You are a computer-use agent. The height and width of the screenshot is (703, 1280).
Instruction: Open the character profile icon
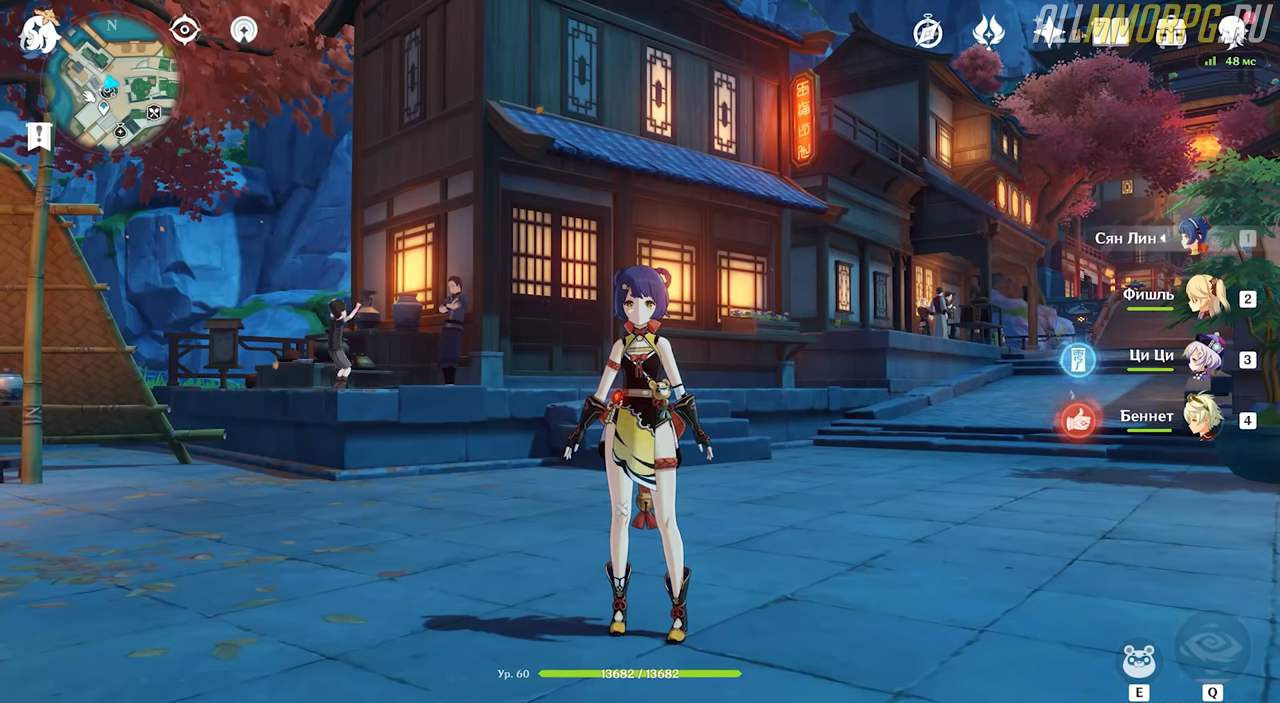pyautogui.click(x=1231, y=32)
